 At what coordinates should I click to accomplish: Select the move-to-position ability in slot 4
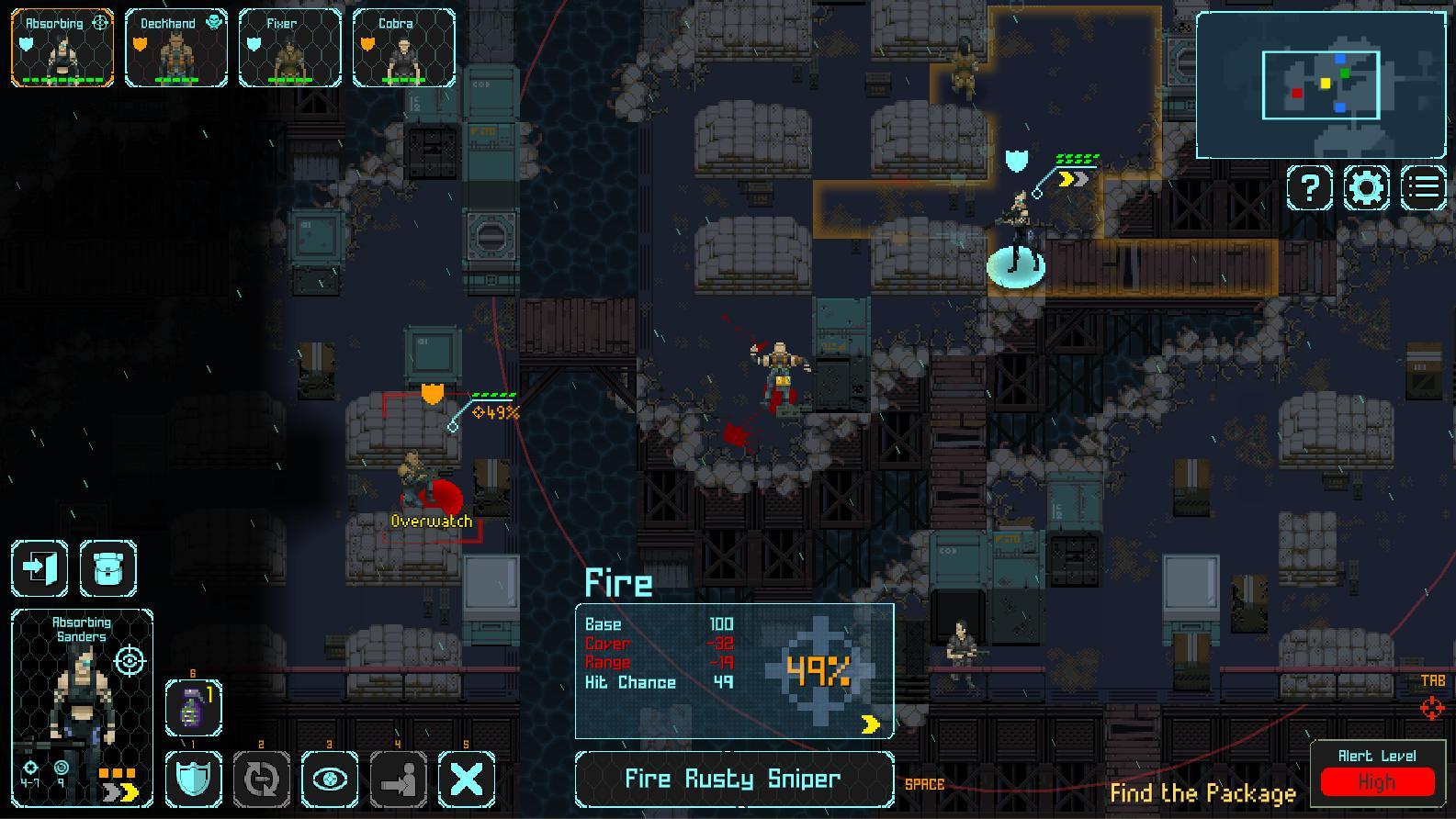click(399, 780)
